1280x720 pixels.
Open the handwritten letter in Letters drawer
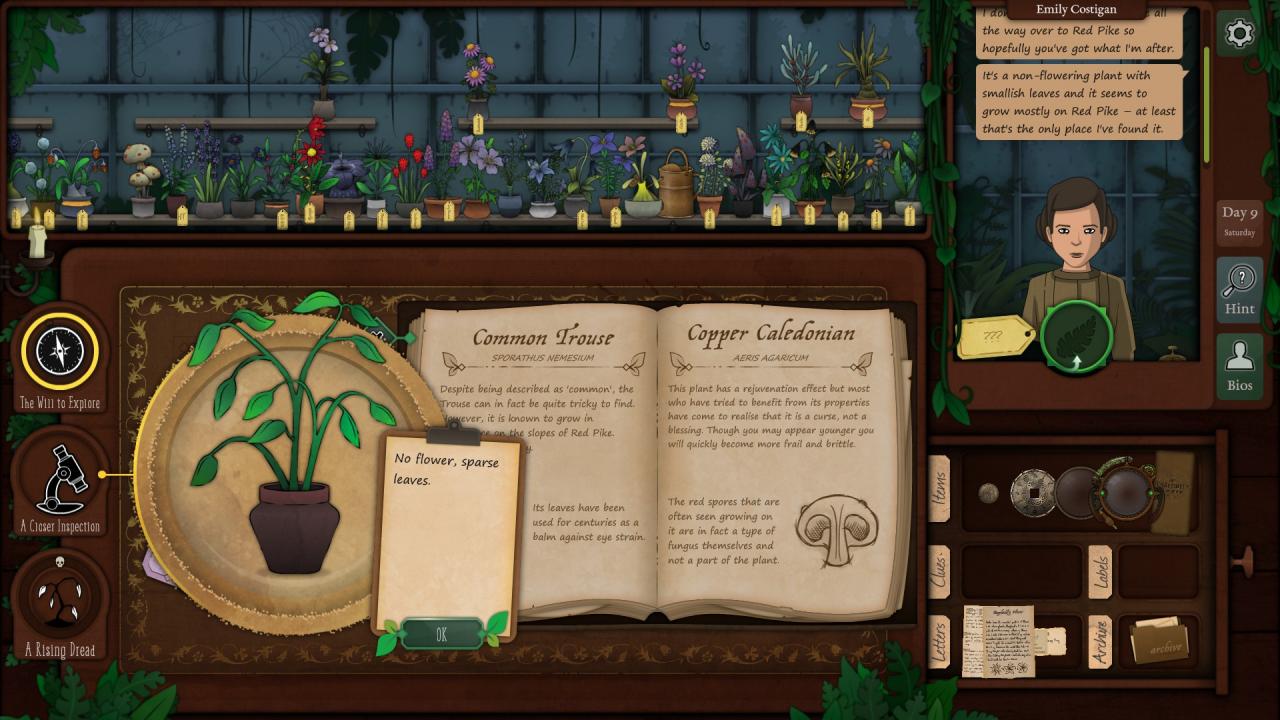997,640
